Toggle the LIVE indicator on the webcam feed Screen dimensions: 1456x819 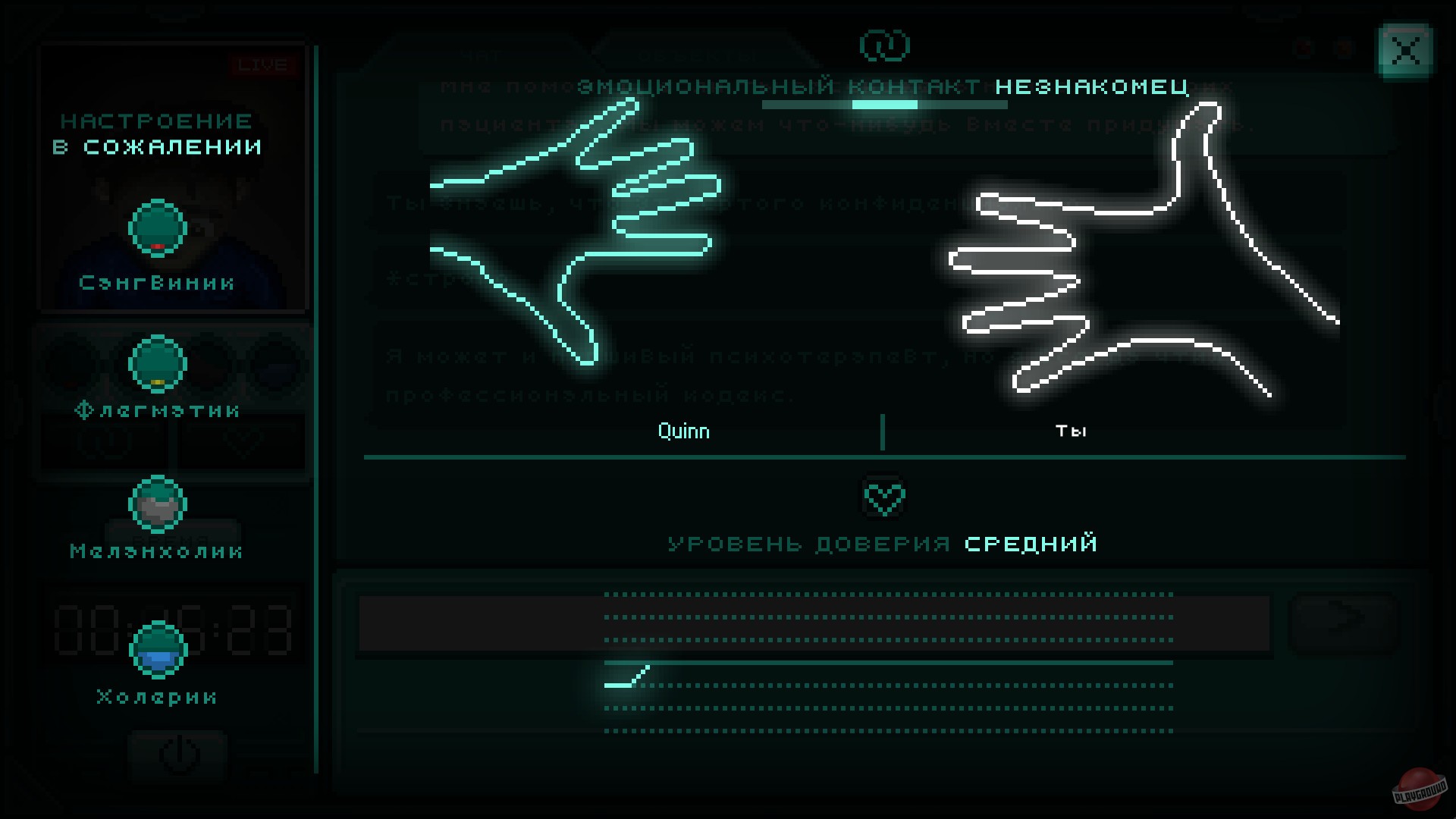(262, 64)
